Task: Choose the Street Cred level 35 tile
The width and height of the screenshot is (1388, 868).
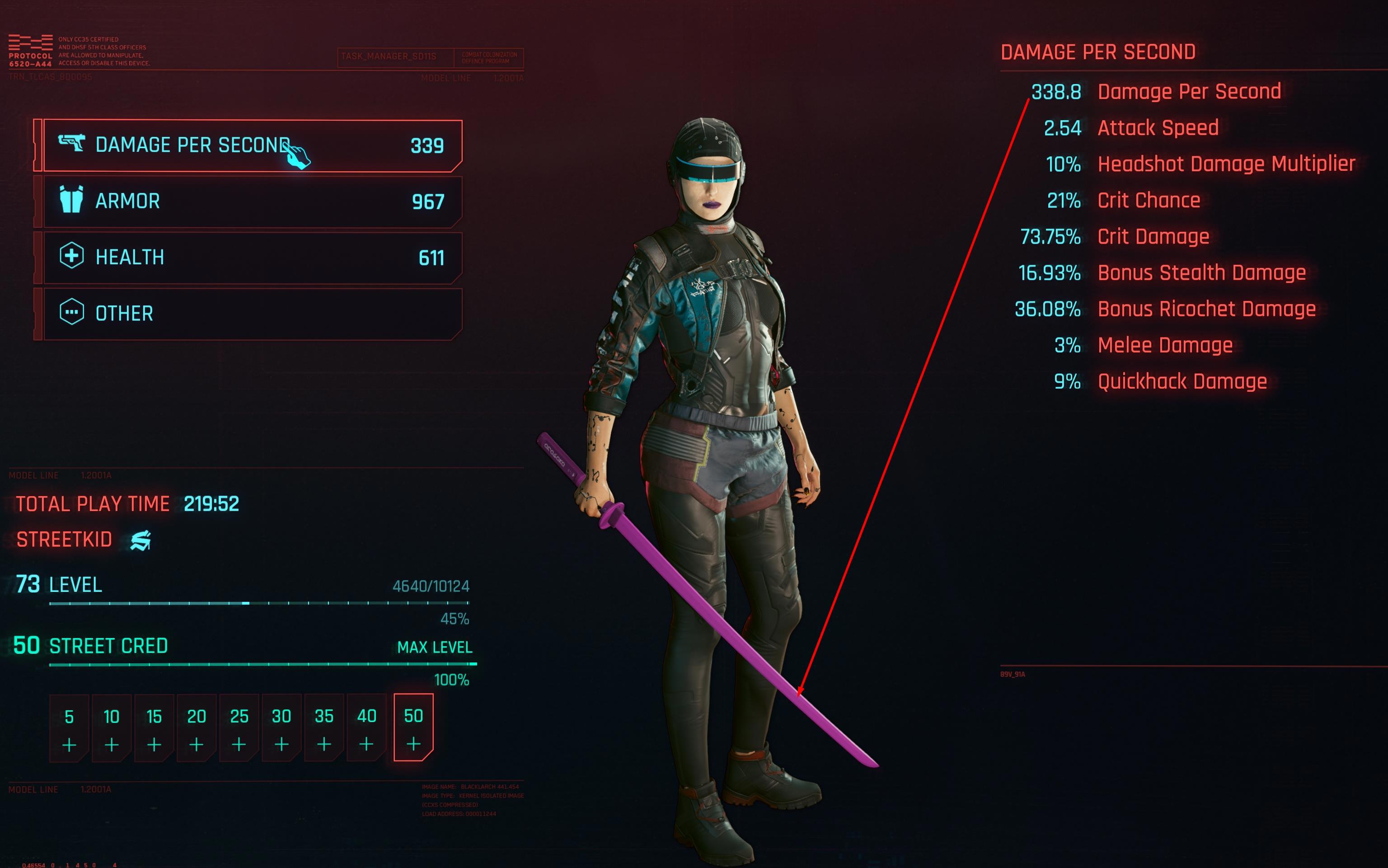Action: (x=324, y=728)
